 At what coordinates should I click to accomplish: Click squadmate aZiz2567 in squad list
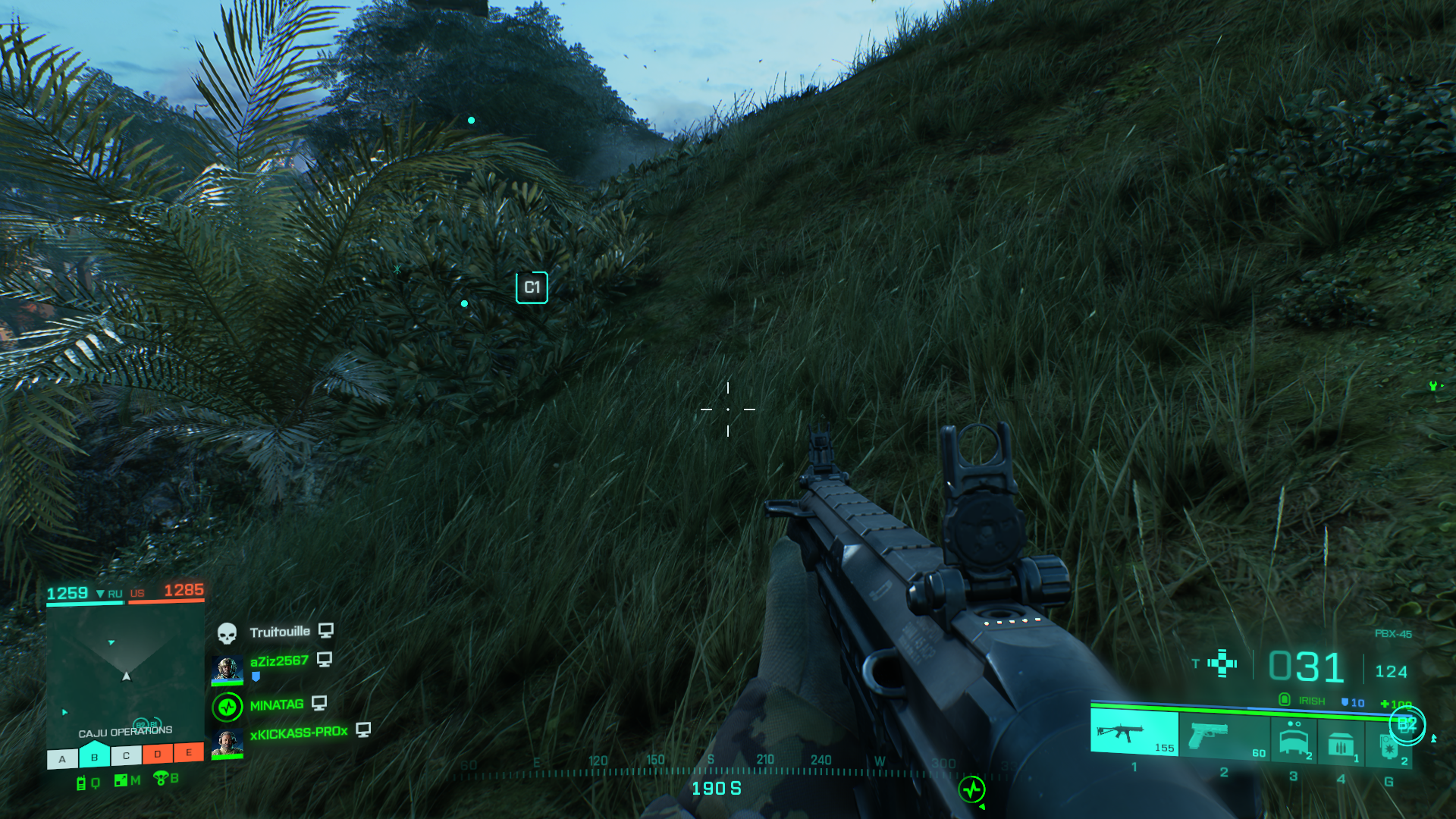[278, 661]
